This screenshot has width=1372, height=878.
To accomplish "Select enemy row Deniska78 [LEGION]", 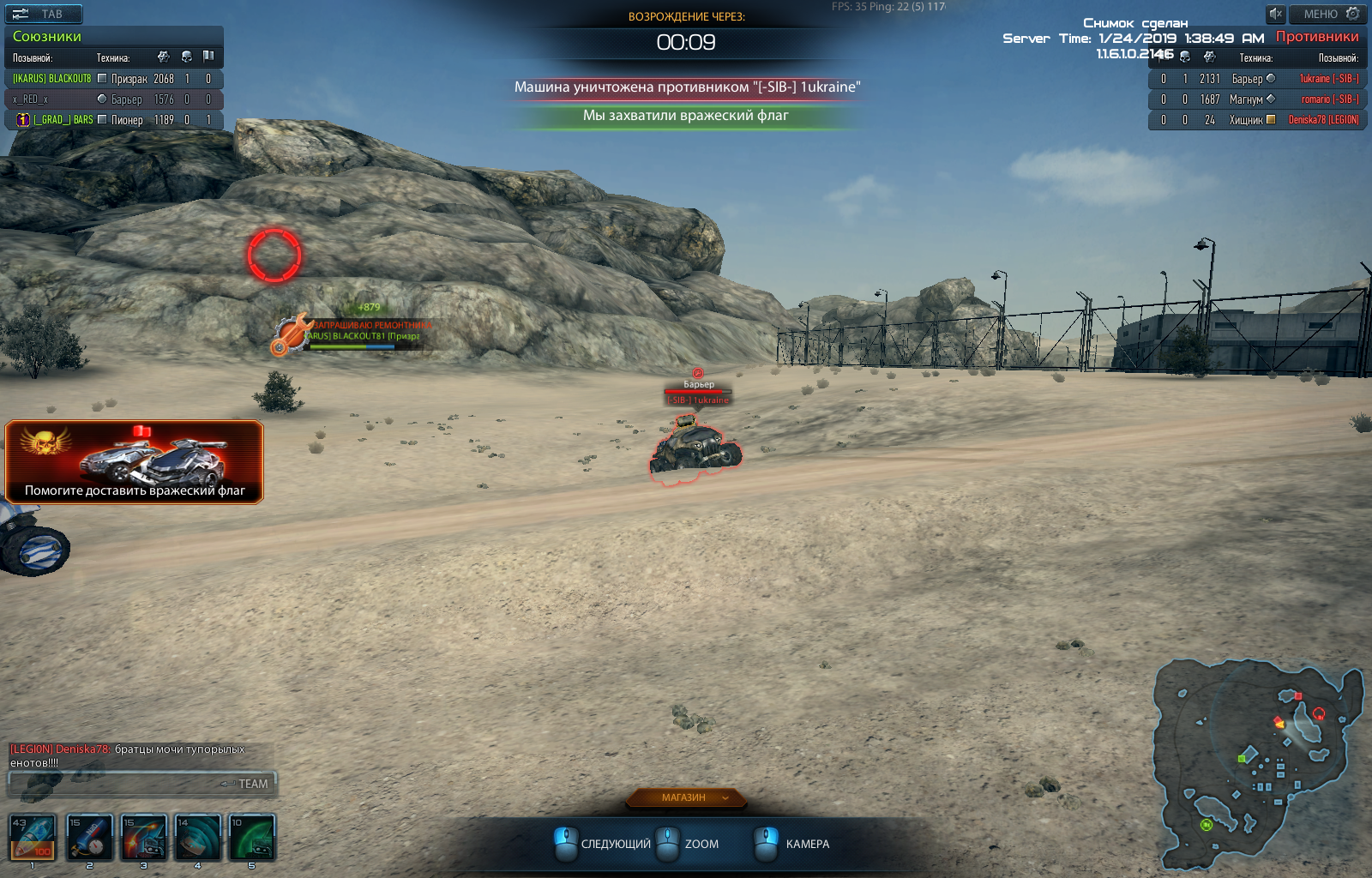I will pyautogui.click(x=1257, y=120).
